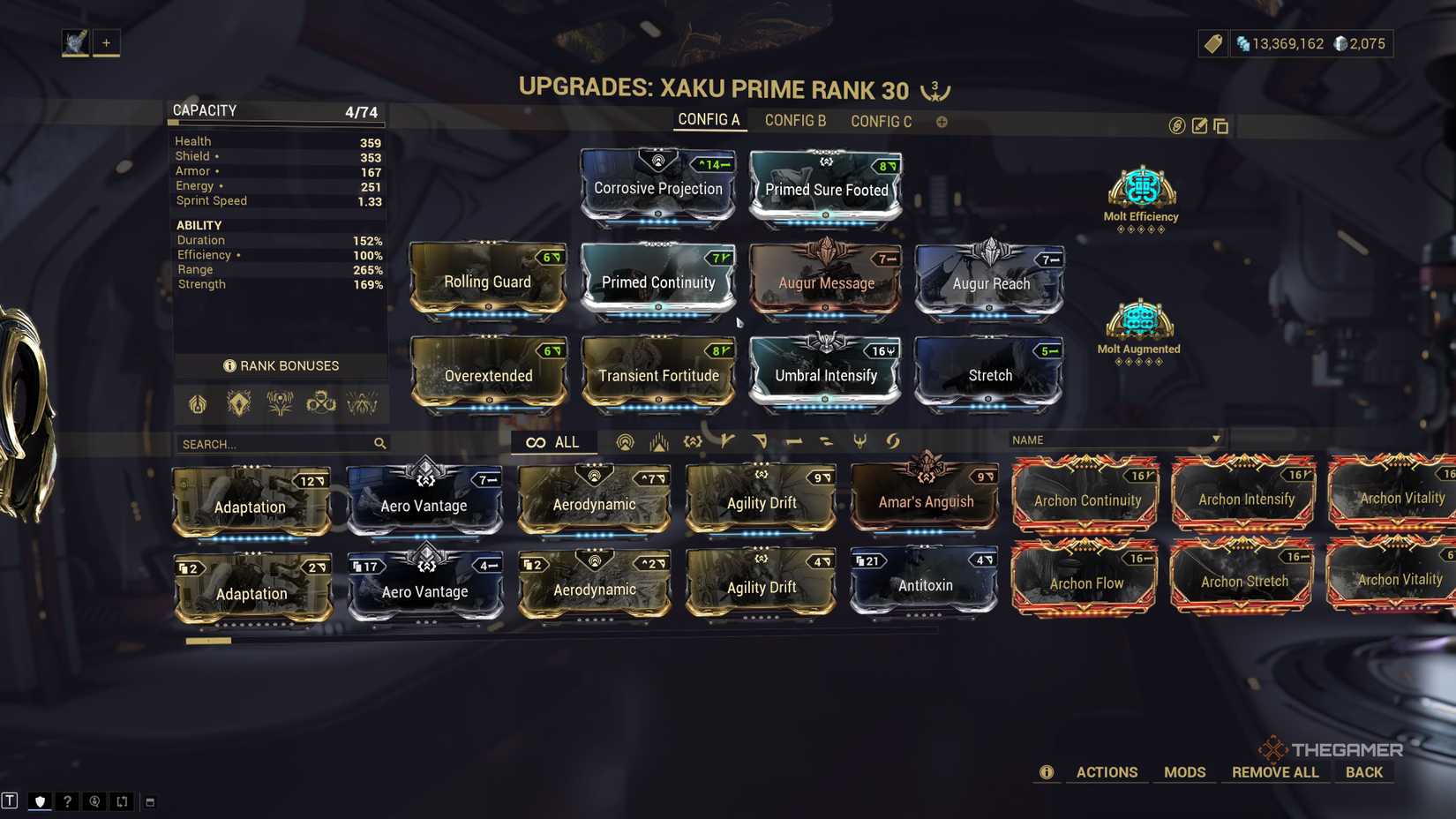Click the Remove All button
This screenshot has width=1456, height=819.
click(x=1274, y=771)
